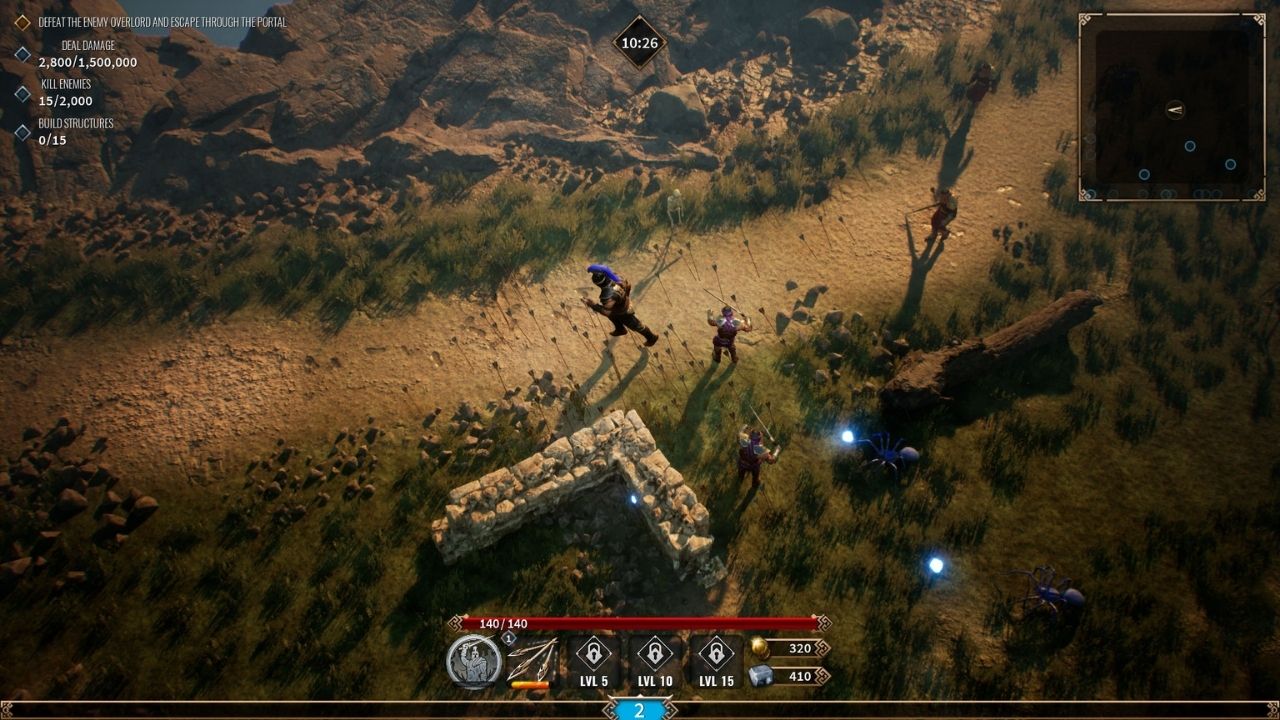Select the Build Structures objective
Viewport: 1280px width, 720px height.
point(75,131)
